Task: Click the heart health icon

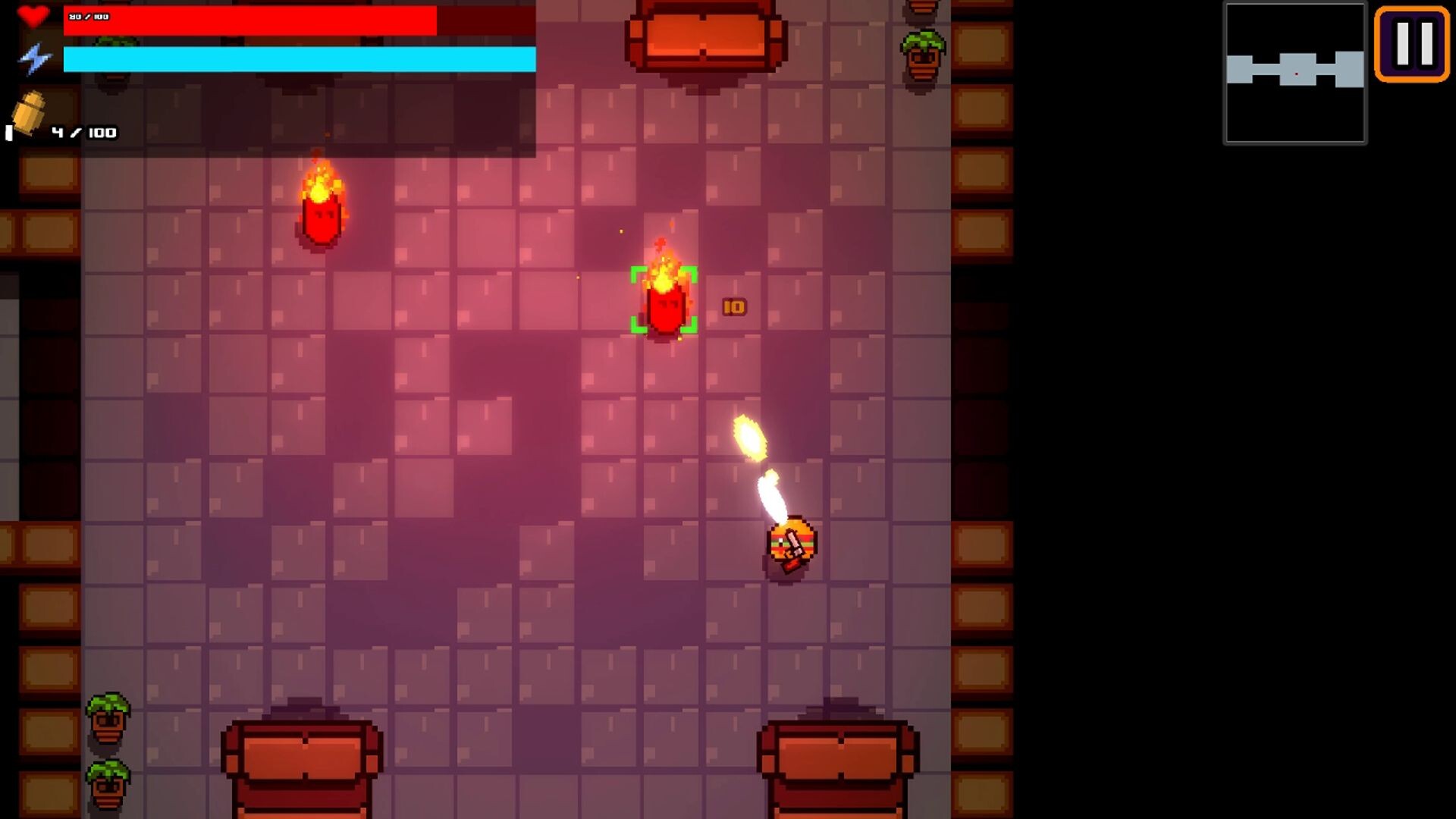Action: (33, 17)
